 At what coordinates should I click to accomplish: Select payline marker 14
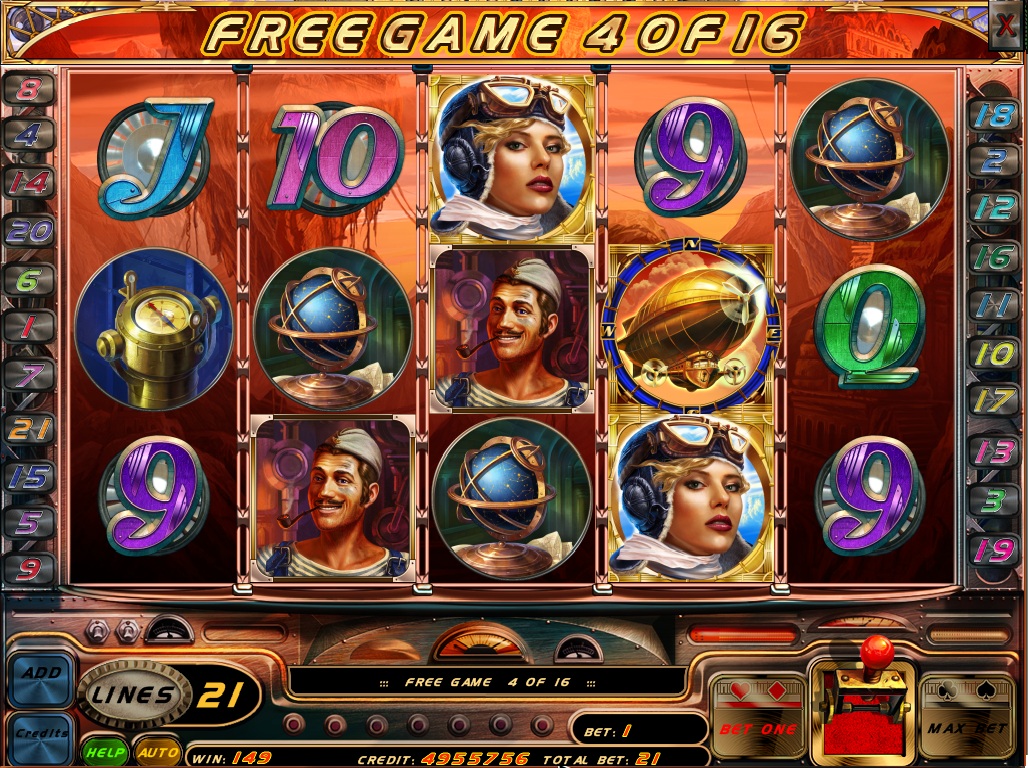click(28, 182)
